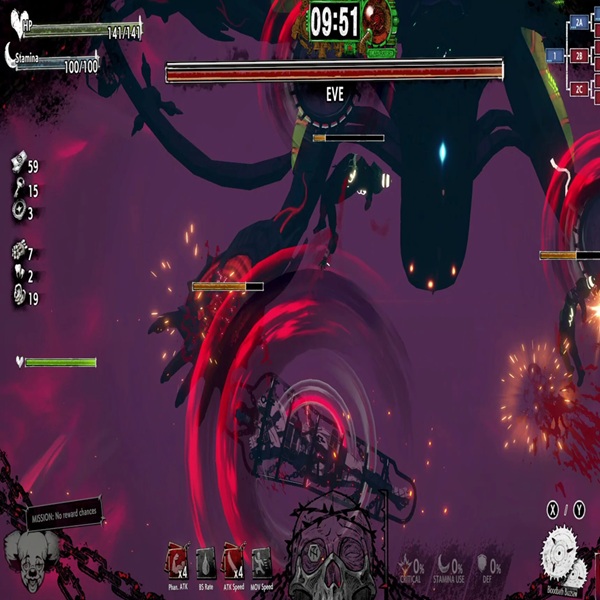600x600 pixels.
Task: Choose stage node 2C on the map
Action: (x=579, y=90)
